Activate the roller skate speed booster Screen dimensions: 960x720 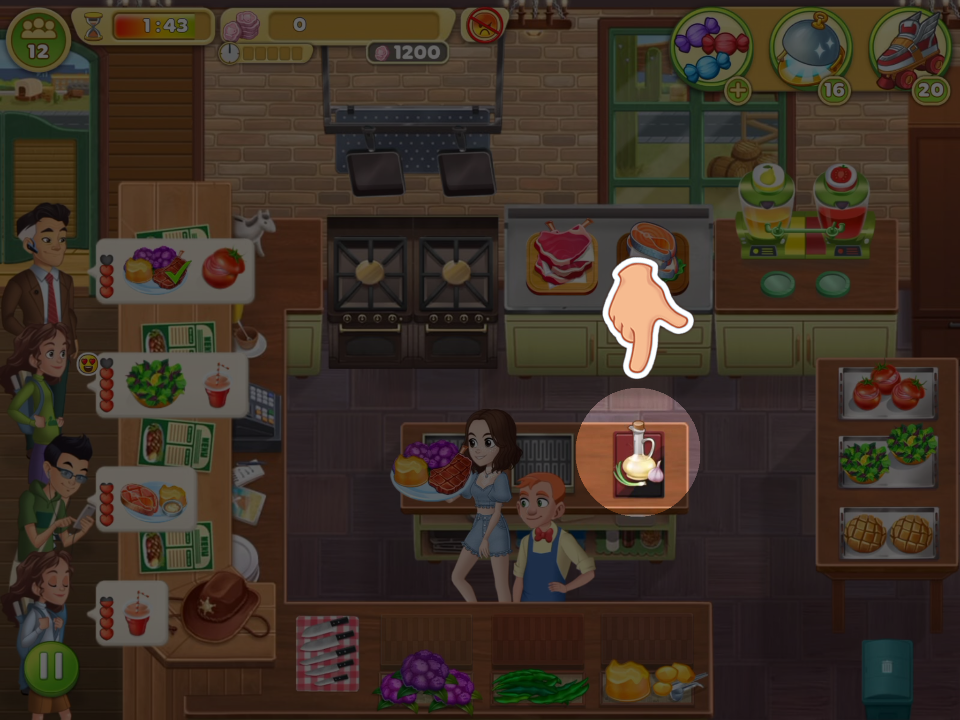click(908, 46)
